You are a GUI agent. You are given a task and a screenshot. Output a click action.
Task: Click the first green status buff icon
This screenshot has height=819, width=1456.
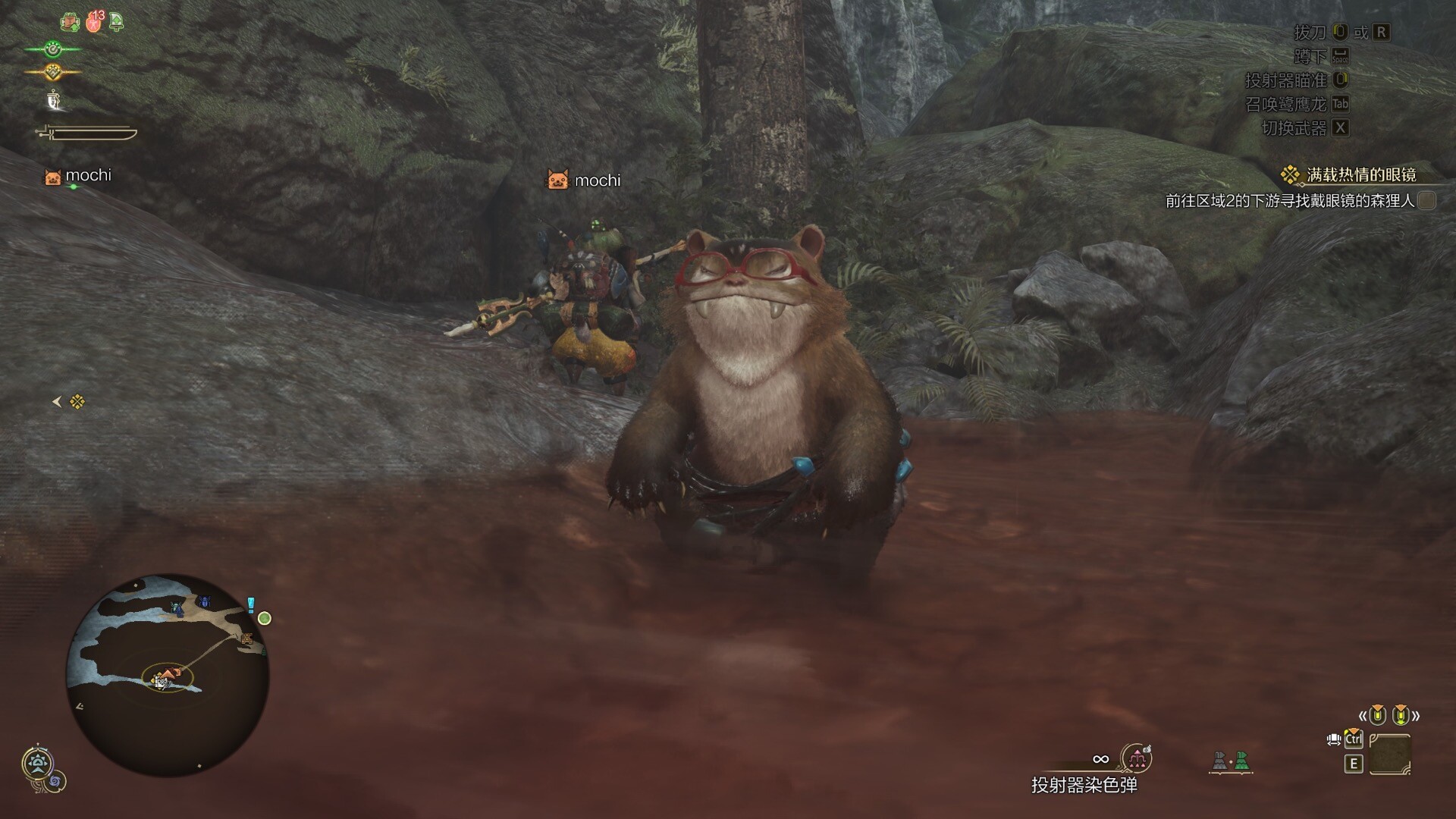[x=71, y=22]
